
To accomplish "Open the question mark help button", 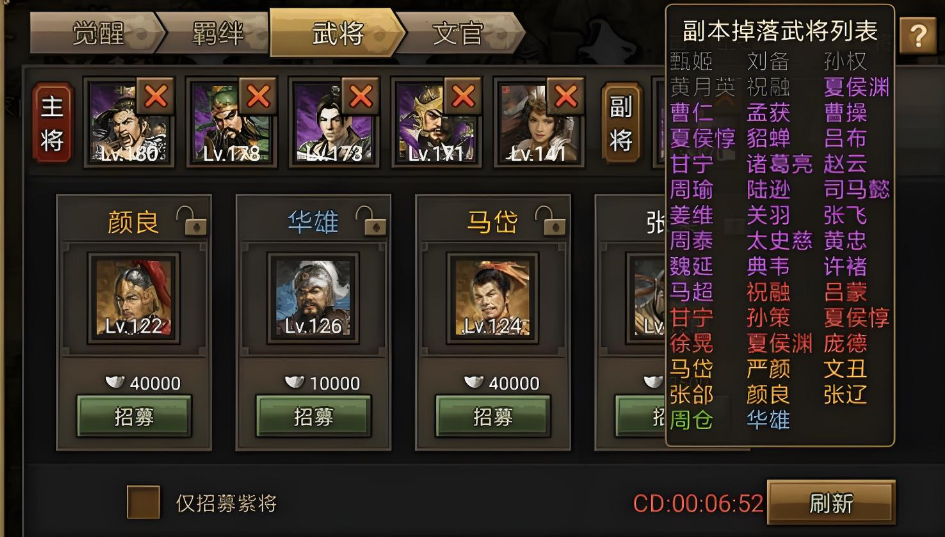I will tap(917, 36).
